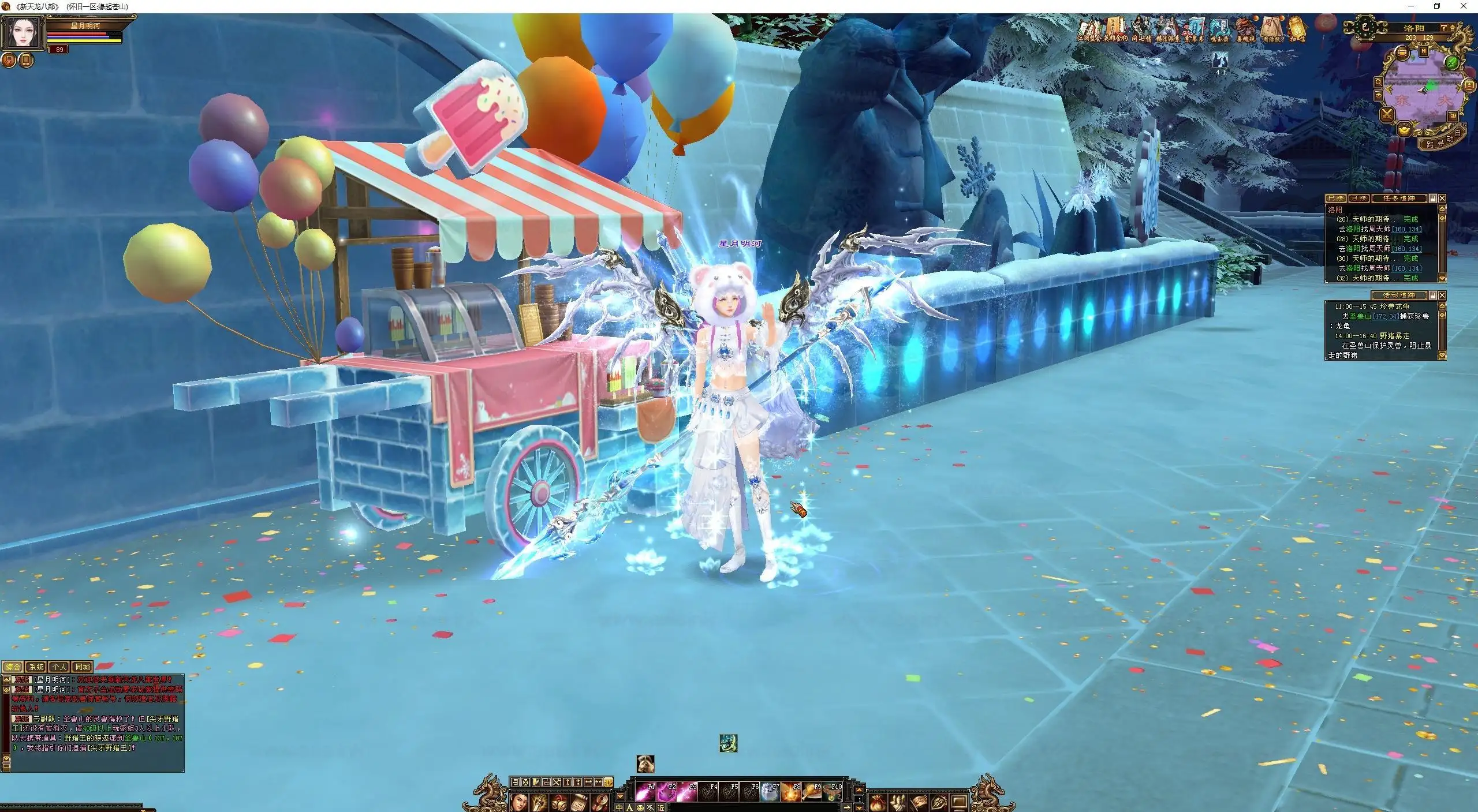Click the hammer tool icon in the chat bar
Screen dimensions: 1478x812
tap(650, 807)
